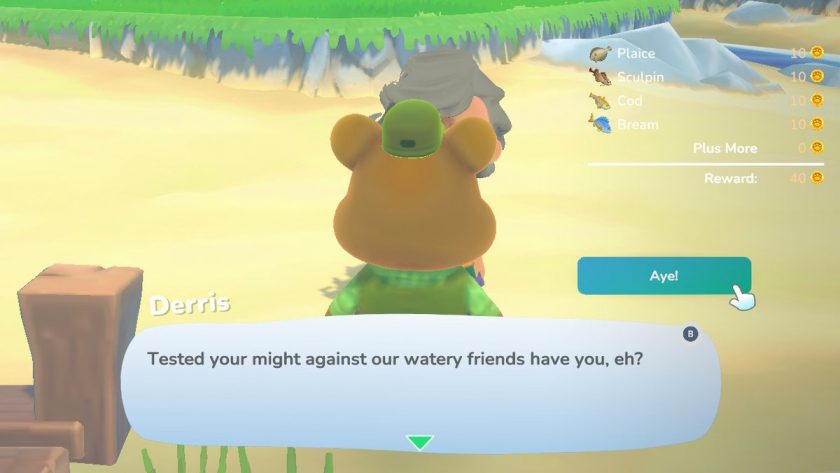Viewport: 840px width, 473px height.
Task: Choose the "Aye!" dialogue reply
Action: [x=663, y=276]
